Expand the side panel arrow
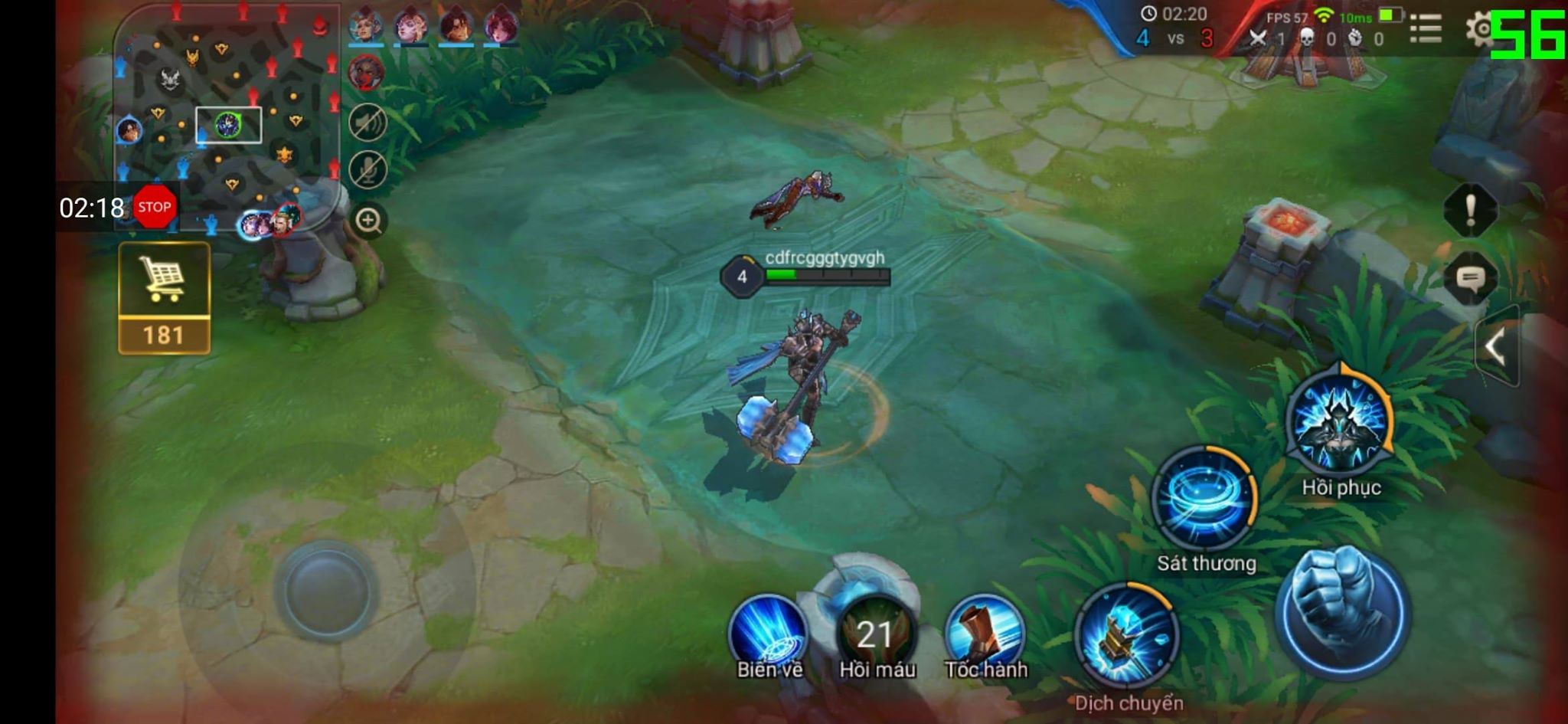The image size is (1568, 724). tap(1496, 347)
